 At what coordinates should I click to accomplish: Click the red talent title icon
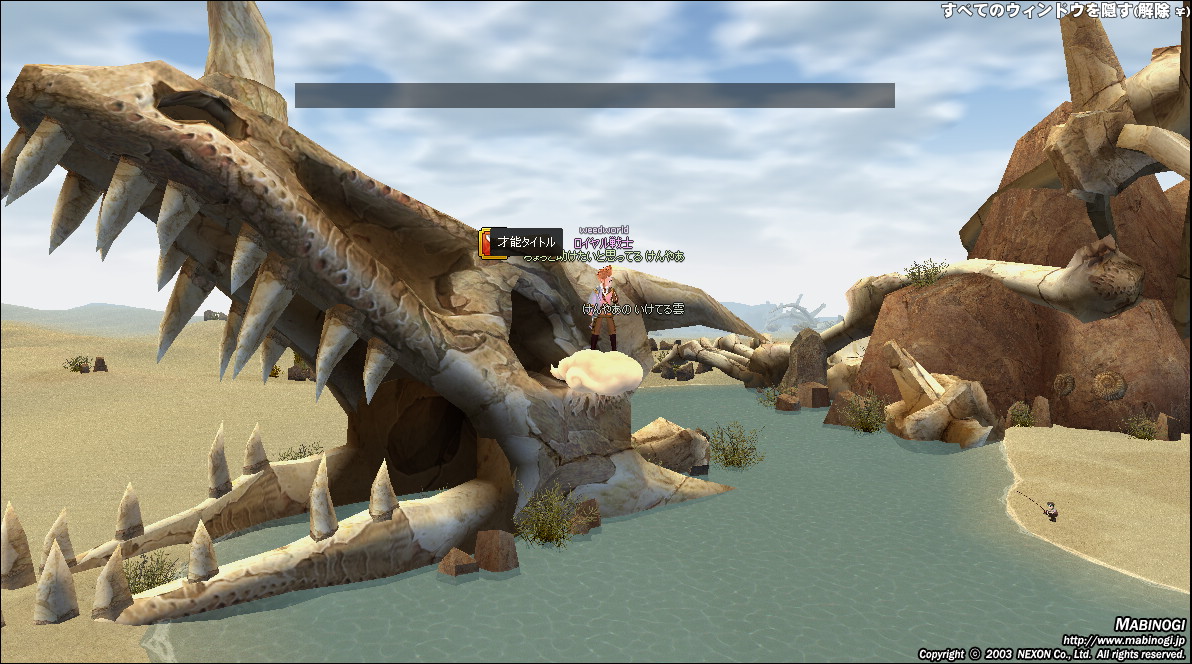tap(486, 243)
